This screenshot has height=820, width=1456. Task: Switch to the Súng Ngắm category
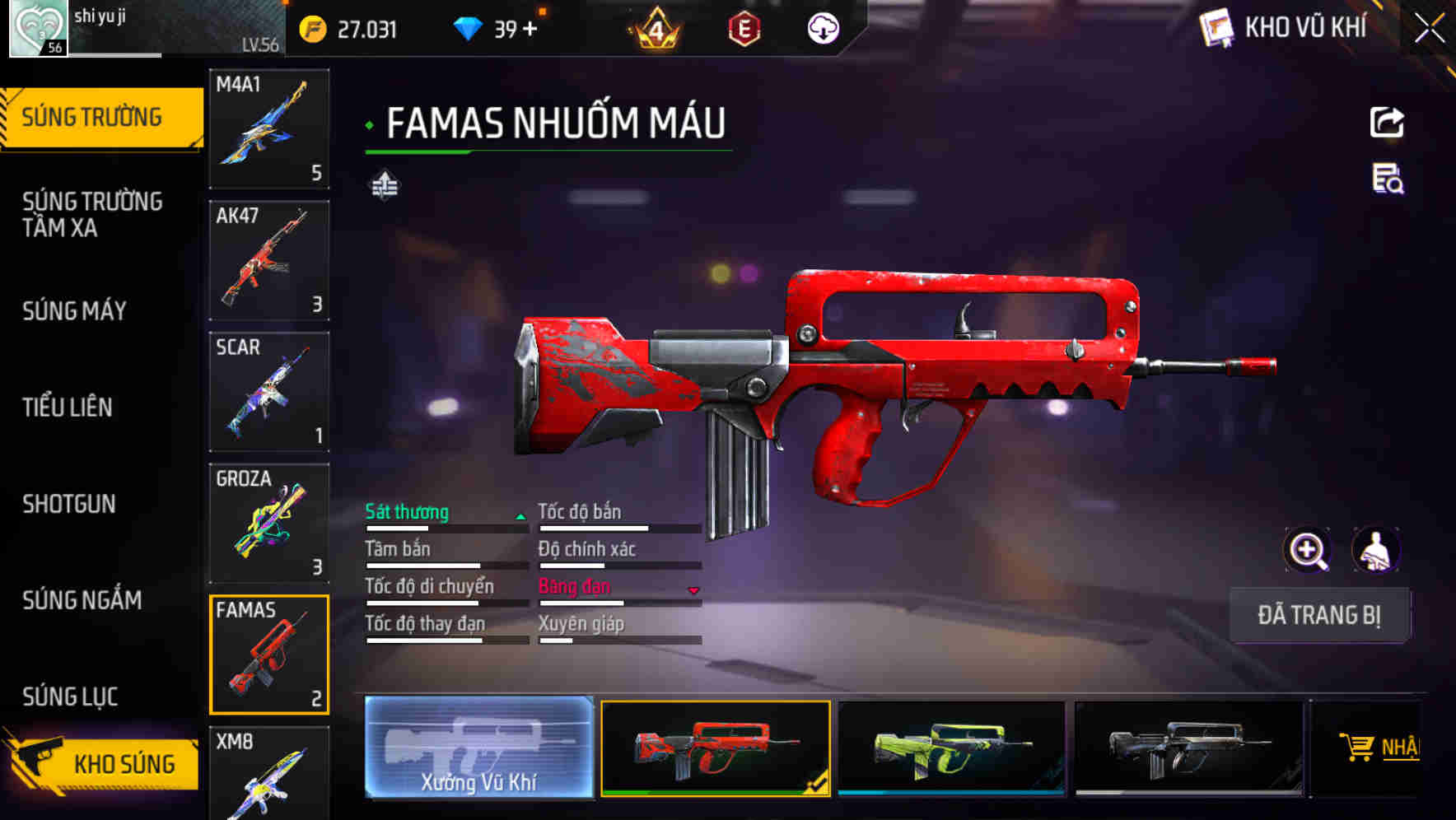point(82,599)
